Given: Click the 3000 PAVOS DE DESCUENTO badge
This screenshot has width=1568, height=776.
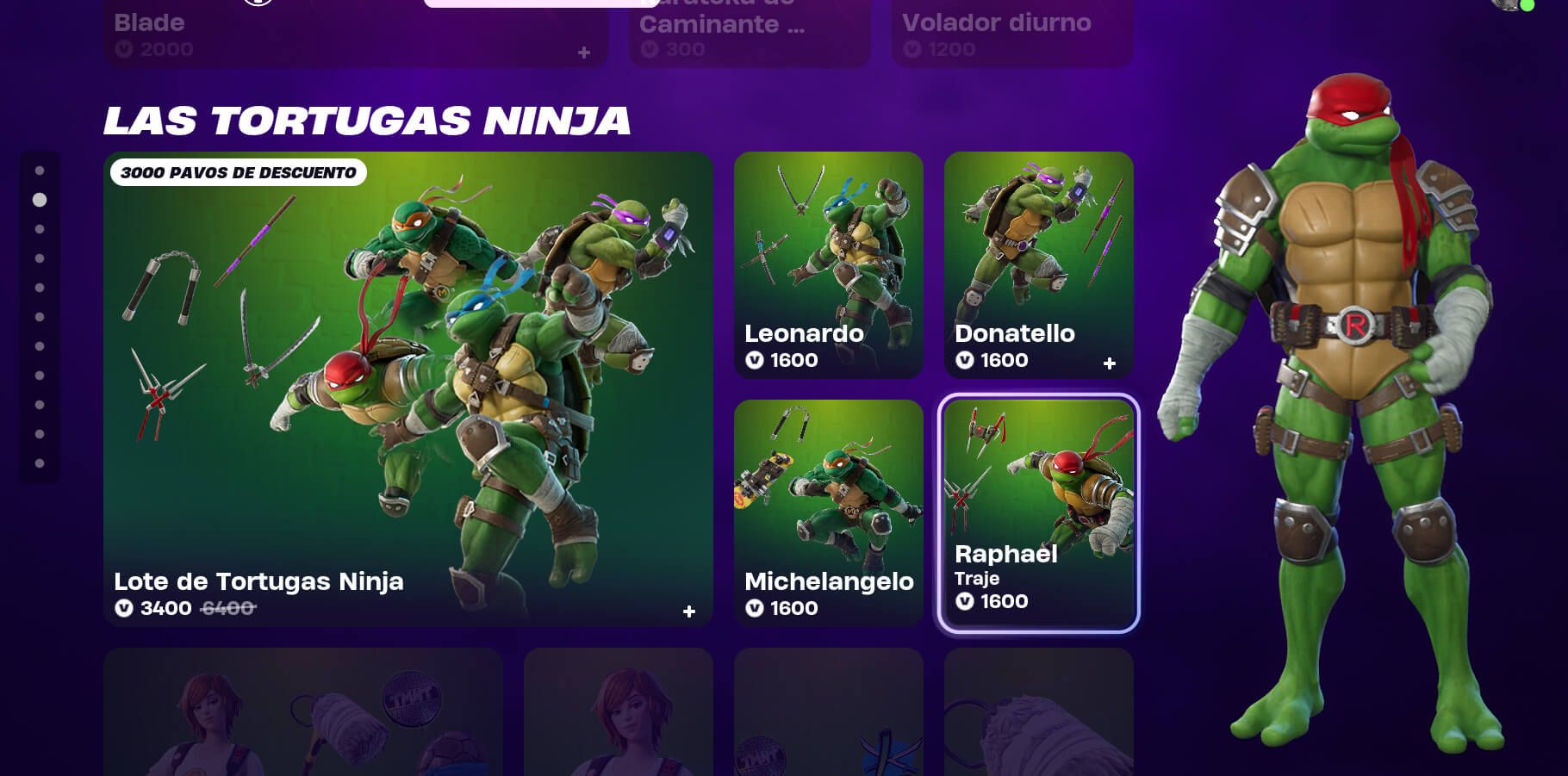Looking at the screenshot, I should [239, 172].
